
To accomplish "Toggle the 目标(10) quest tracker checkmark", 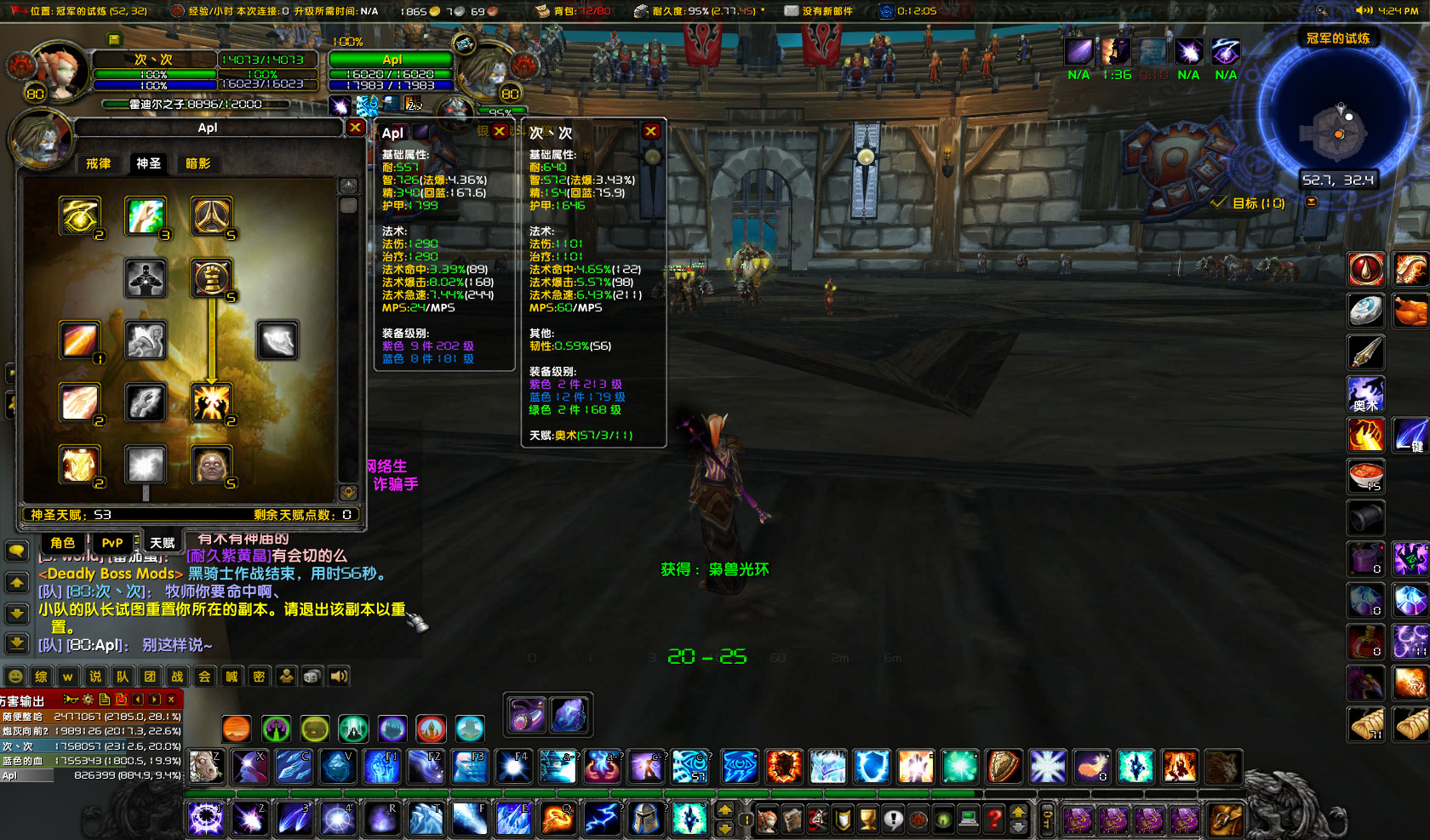I will click(x=1217, y=203).
